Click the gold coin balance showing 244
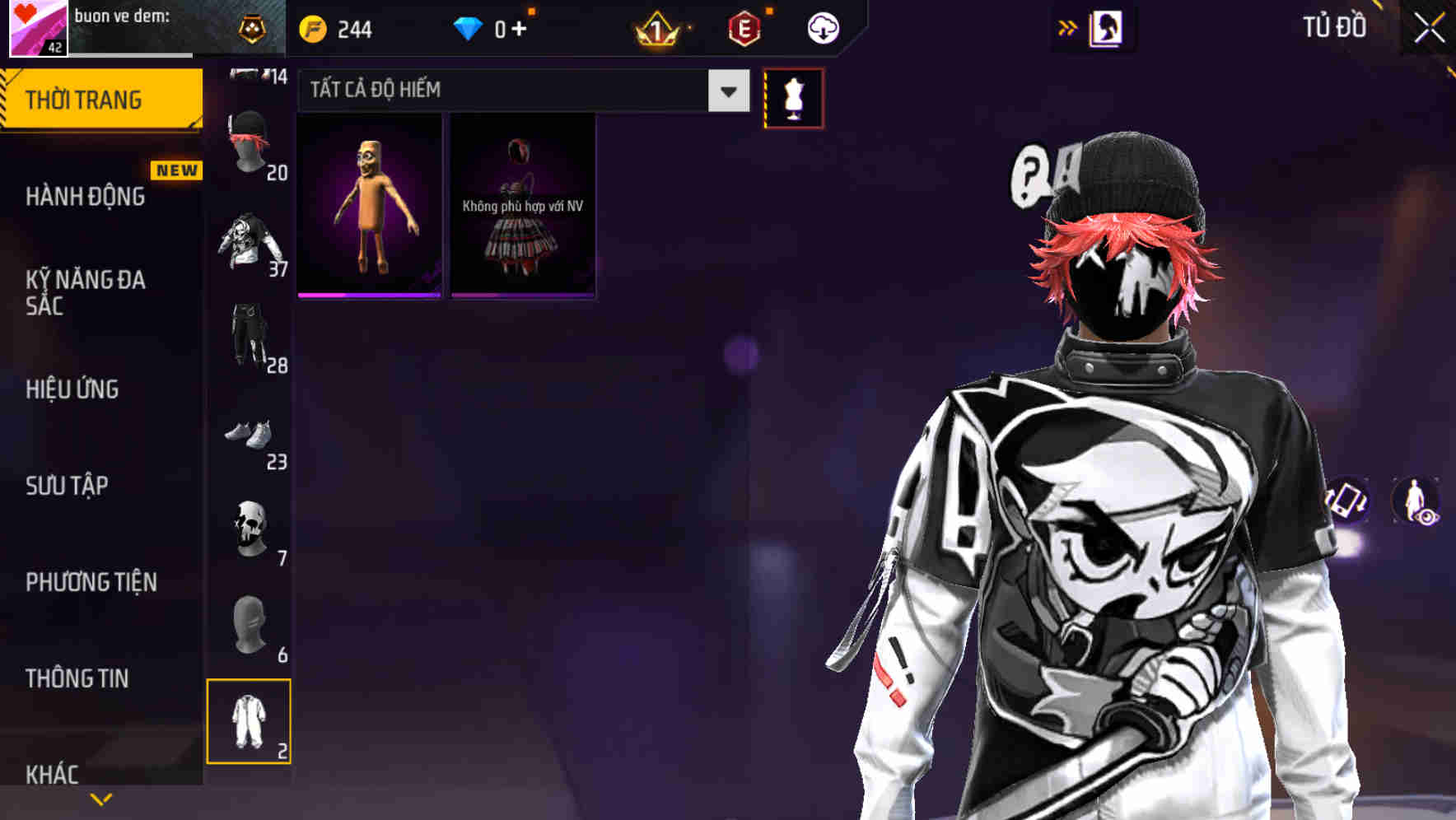Screen dimensions: 1456x820 pos(334,27)
